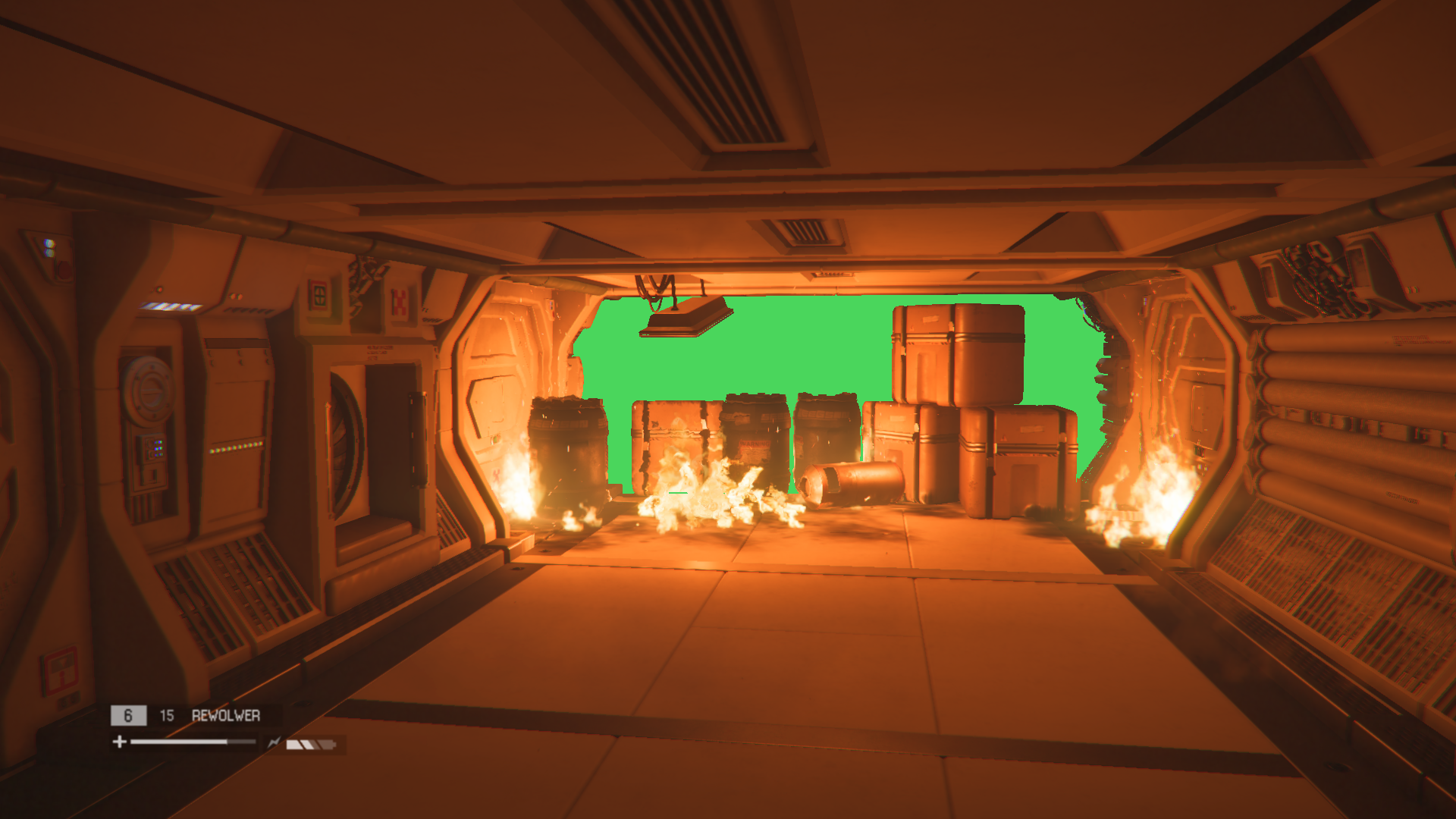Image resolution: width=1456 pixels, height=819 pixels.
Task: Click the highlighted ammo count 6 box
Action: pos(129,715)
